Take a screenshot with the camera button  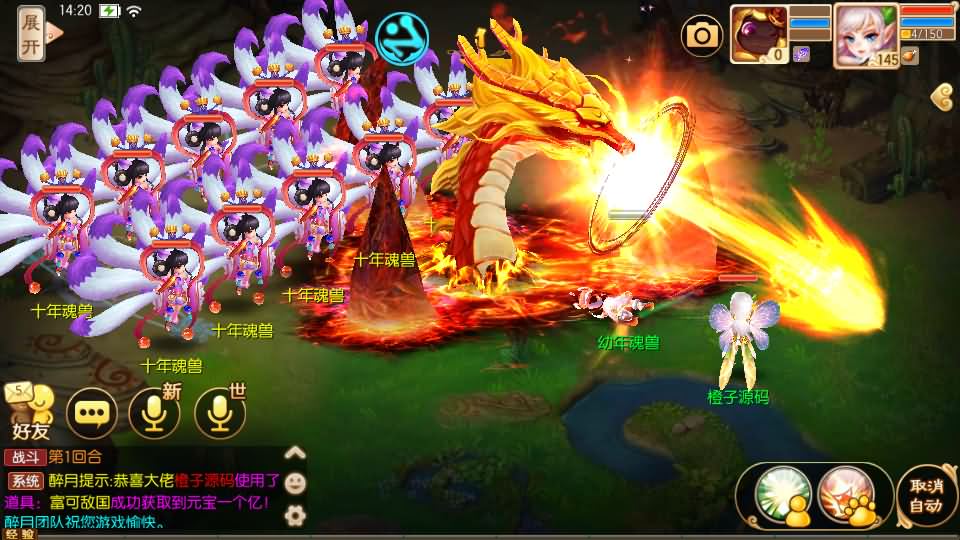pos(702,36)
